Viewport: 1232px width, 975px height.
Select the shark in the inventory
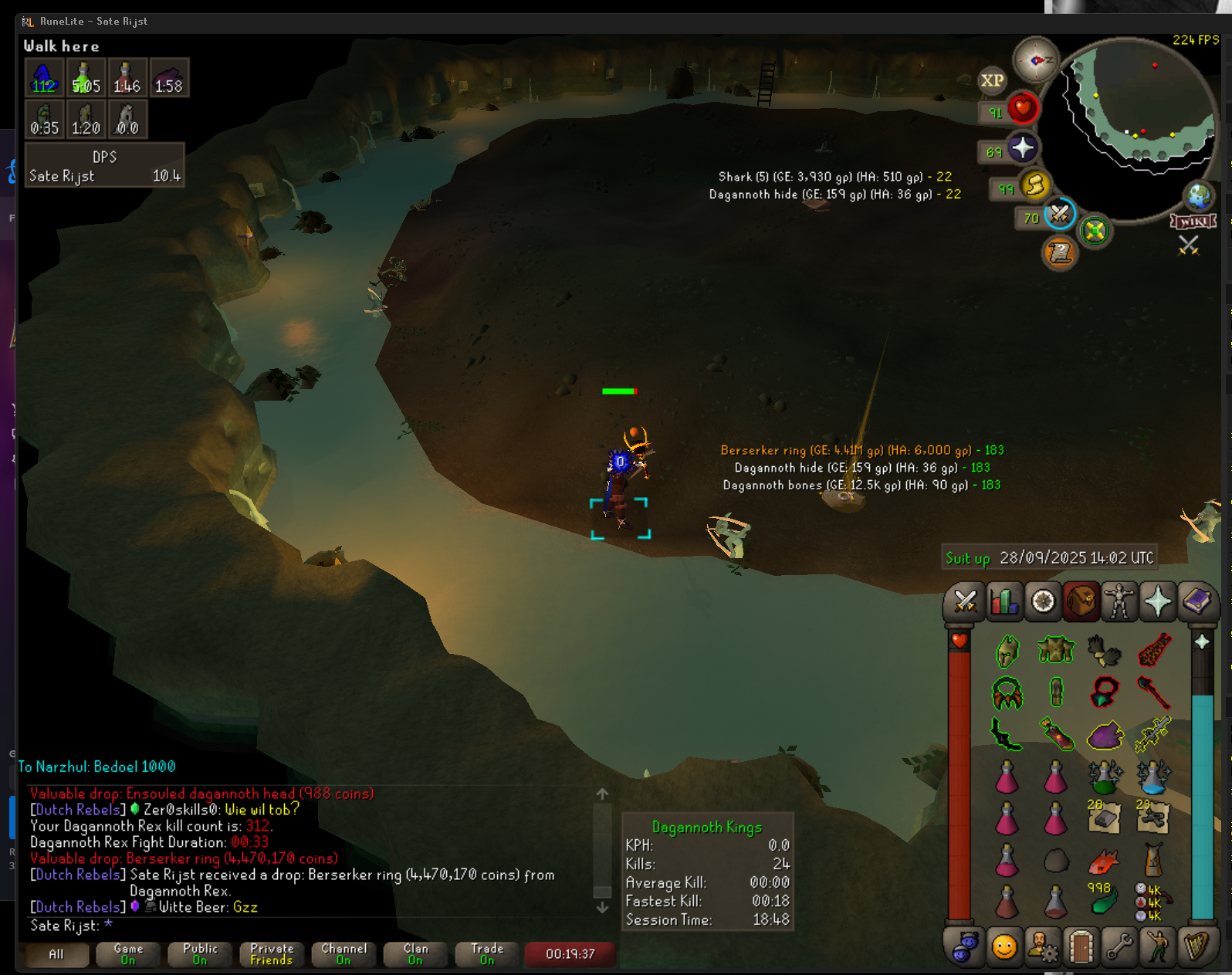[1104, 860]
